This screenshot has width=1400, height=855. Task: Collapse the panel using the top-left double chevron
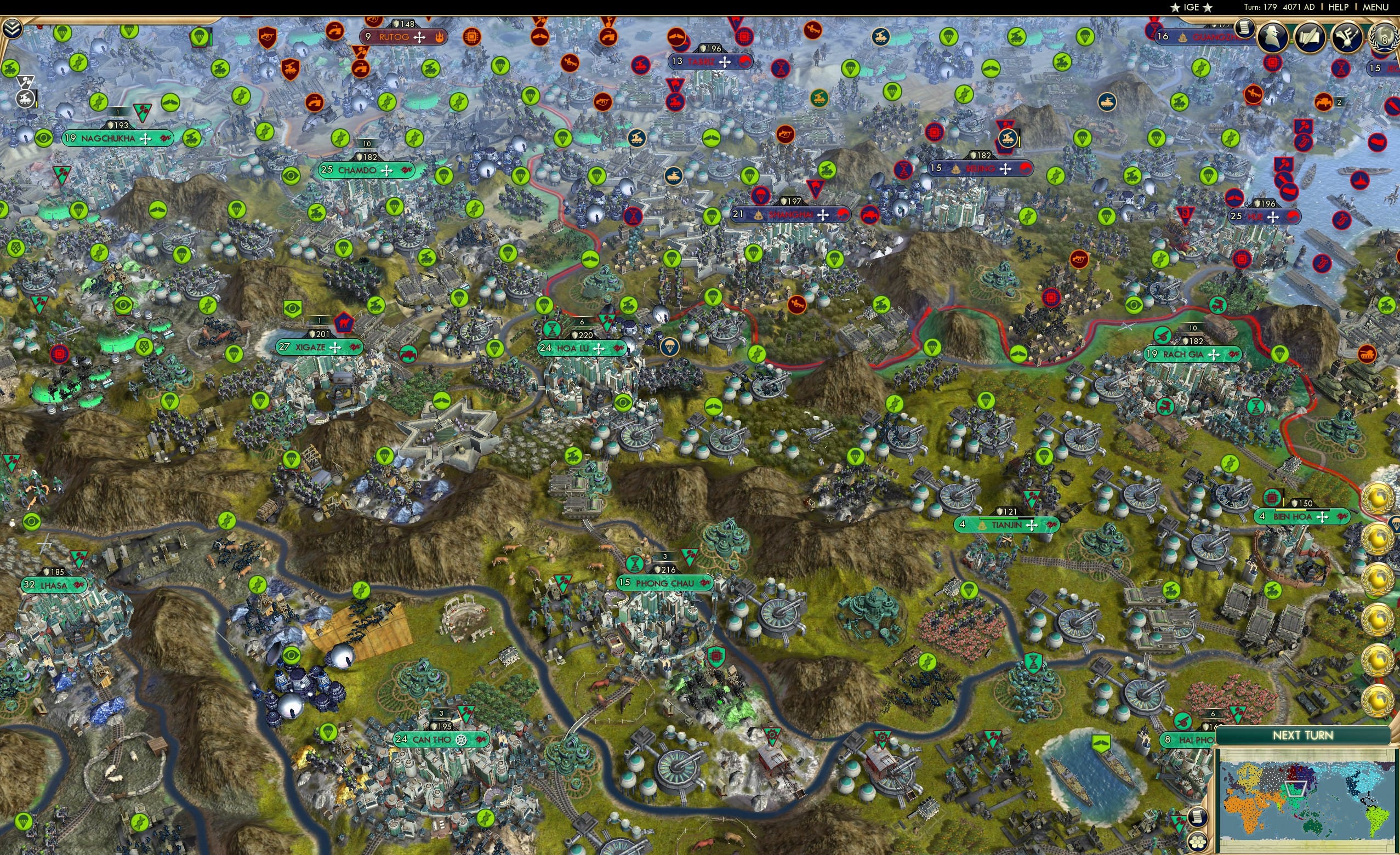click(x=13, y=30)
